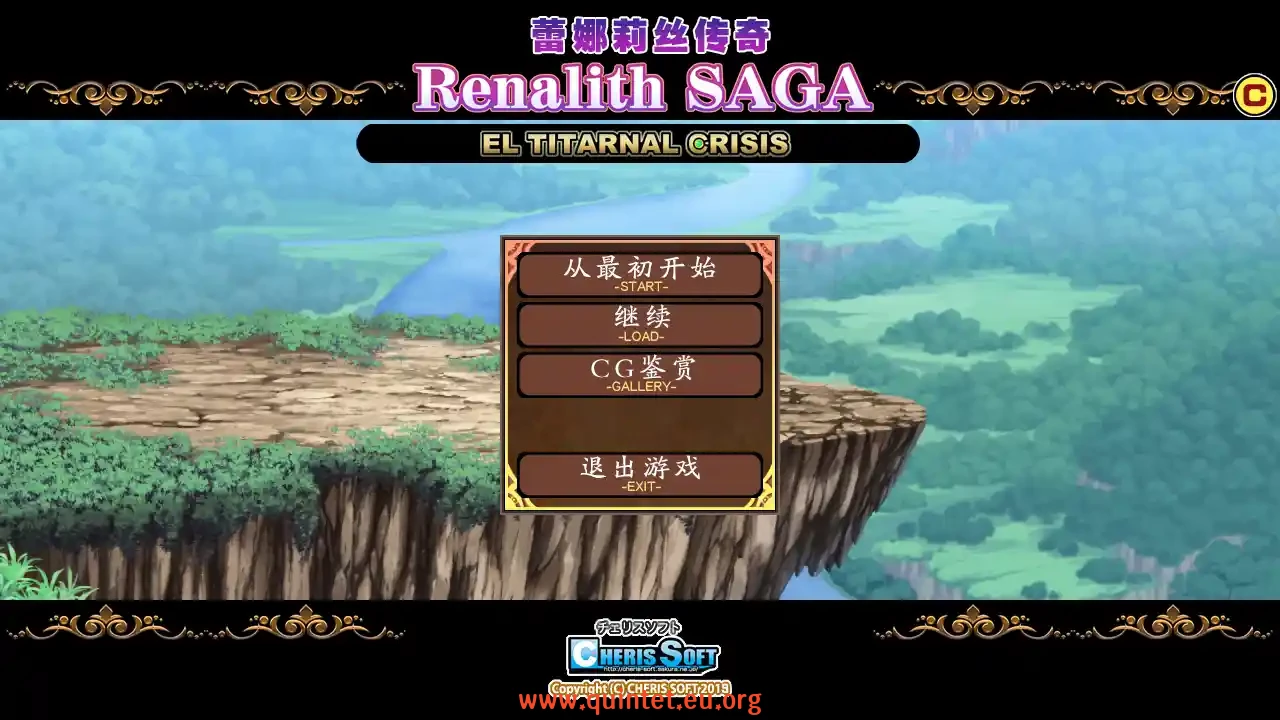
Task: Click the empty slot between GALLERY and EXIT buttons
Action: coord(640,424)
